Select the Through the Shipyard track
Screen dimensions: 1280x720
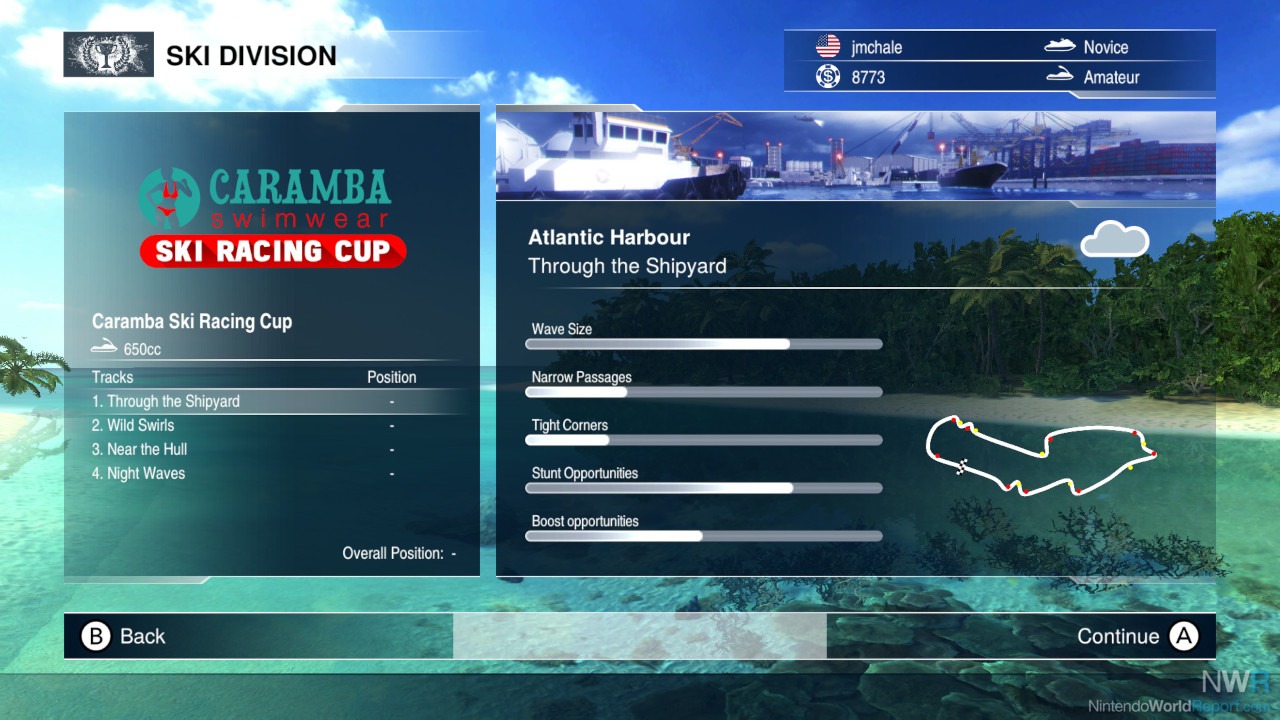[166, 401]
